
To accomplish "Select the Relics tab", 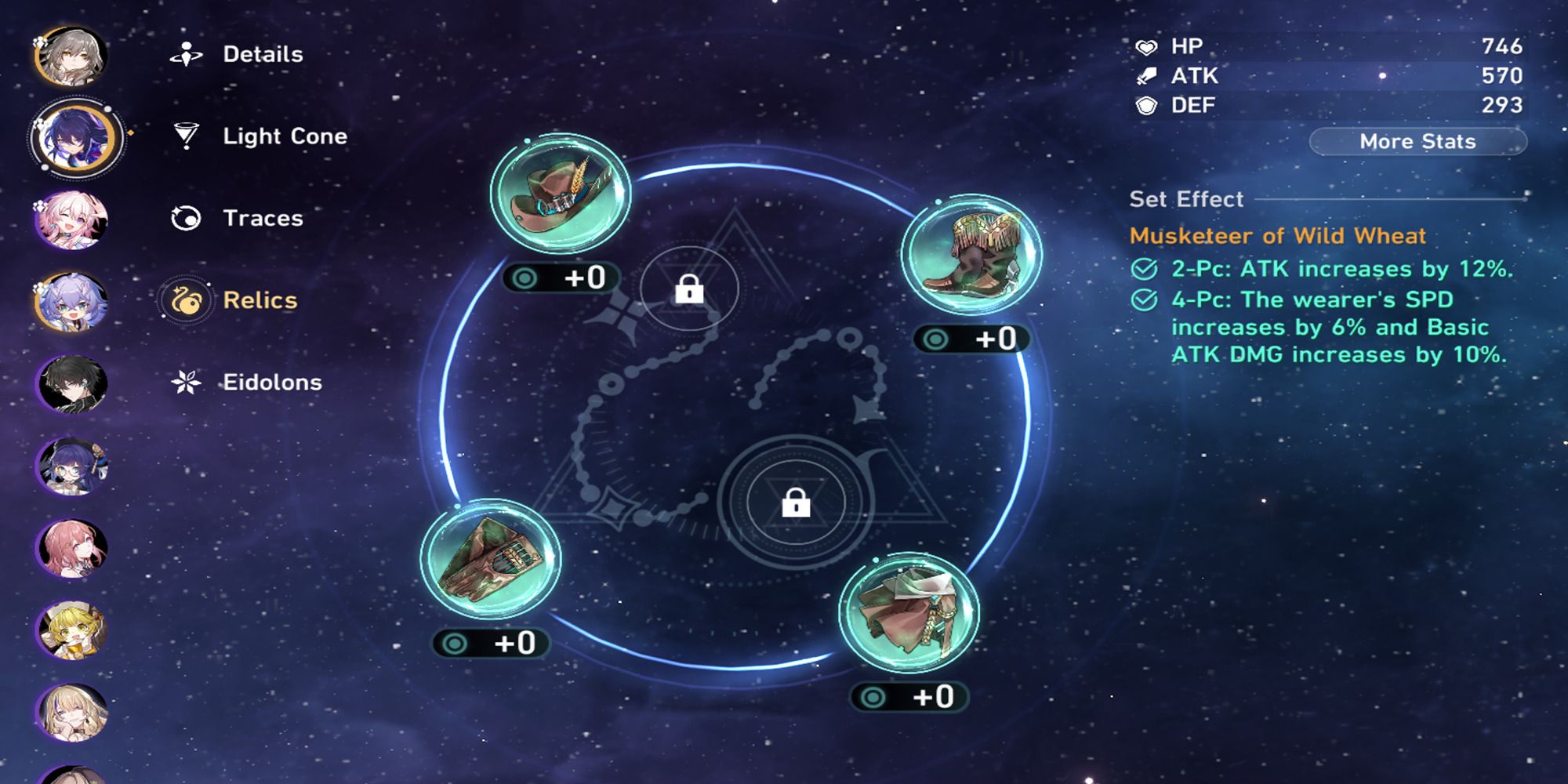I will 260,300.
